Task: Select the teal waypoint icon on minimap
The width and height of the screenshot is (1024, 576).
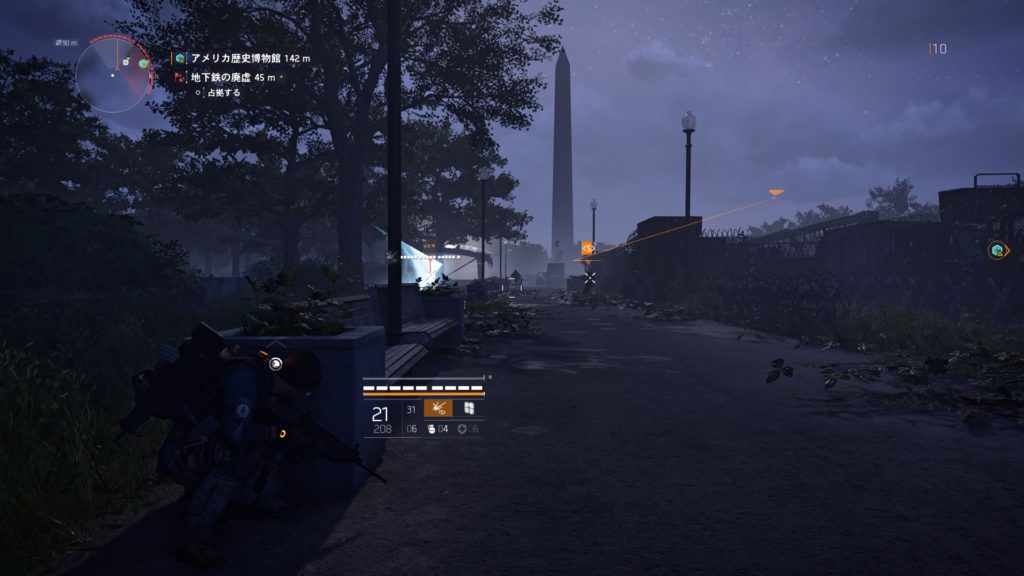Action: coord(144,63)
